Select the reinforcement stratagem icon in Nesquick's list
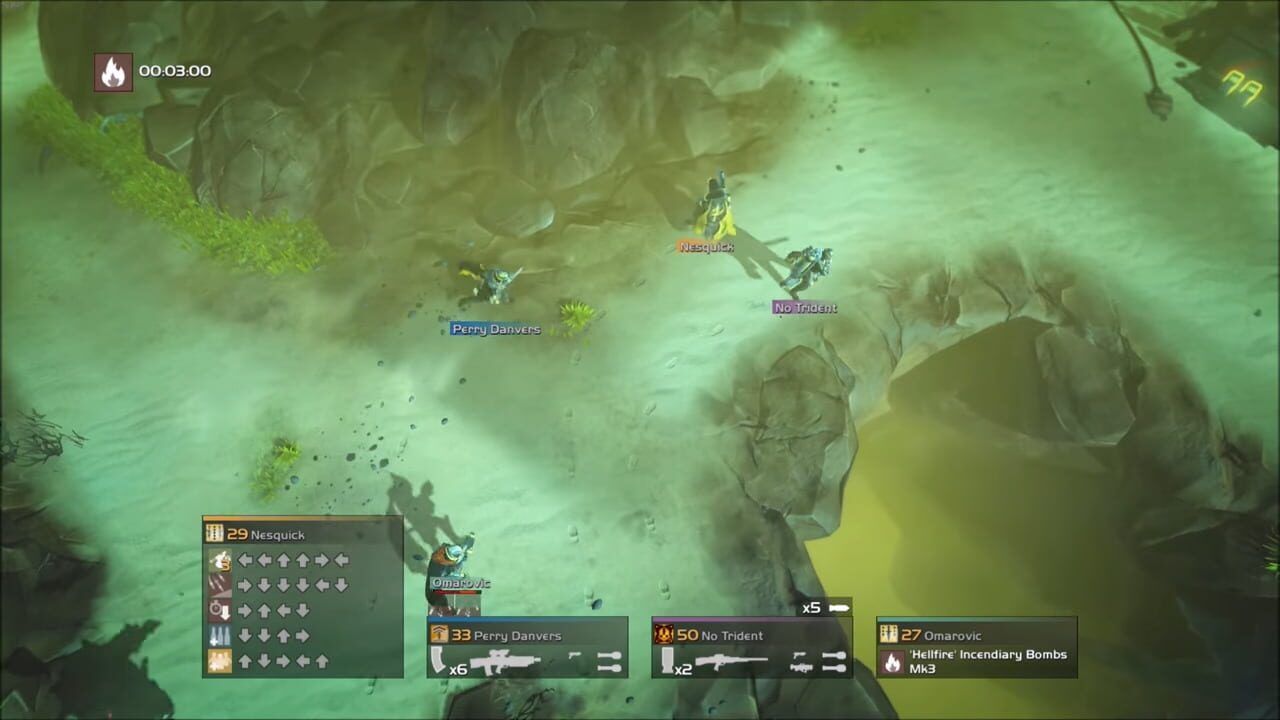 click(x=218, y=559)
